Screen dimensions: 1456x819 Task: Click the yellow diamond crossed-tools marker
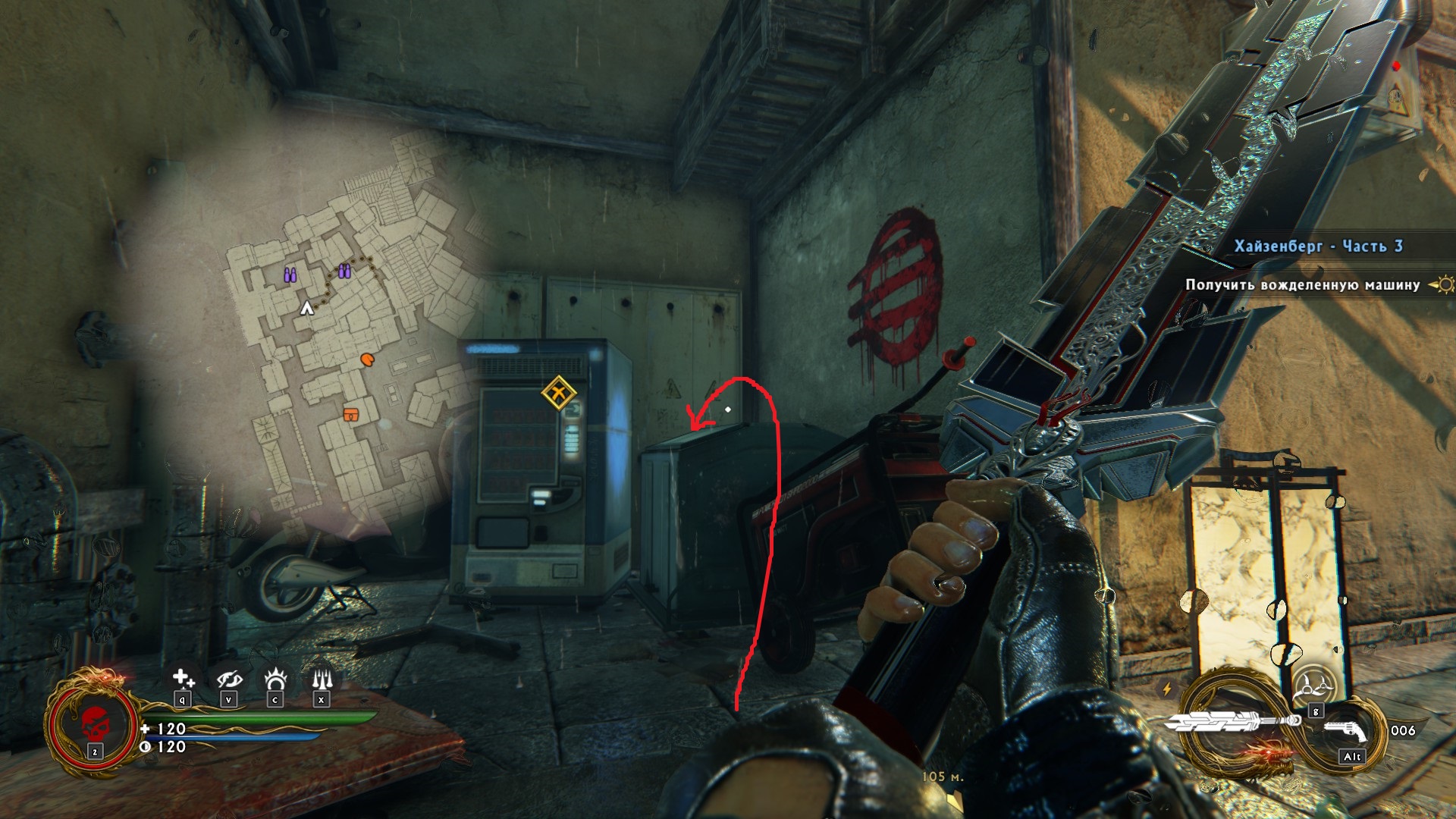[559, 393]
